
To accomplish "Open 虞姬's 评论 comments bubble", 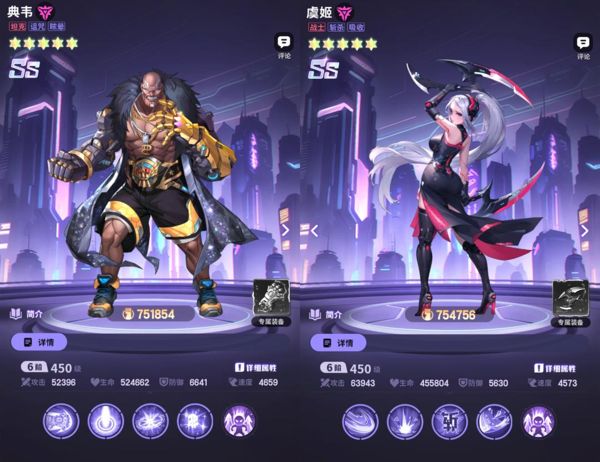I will (583, 45).
